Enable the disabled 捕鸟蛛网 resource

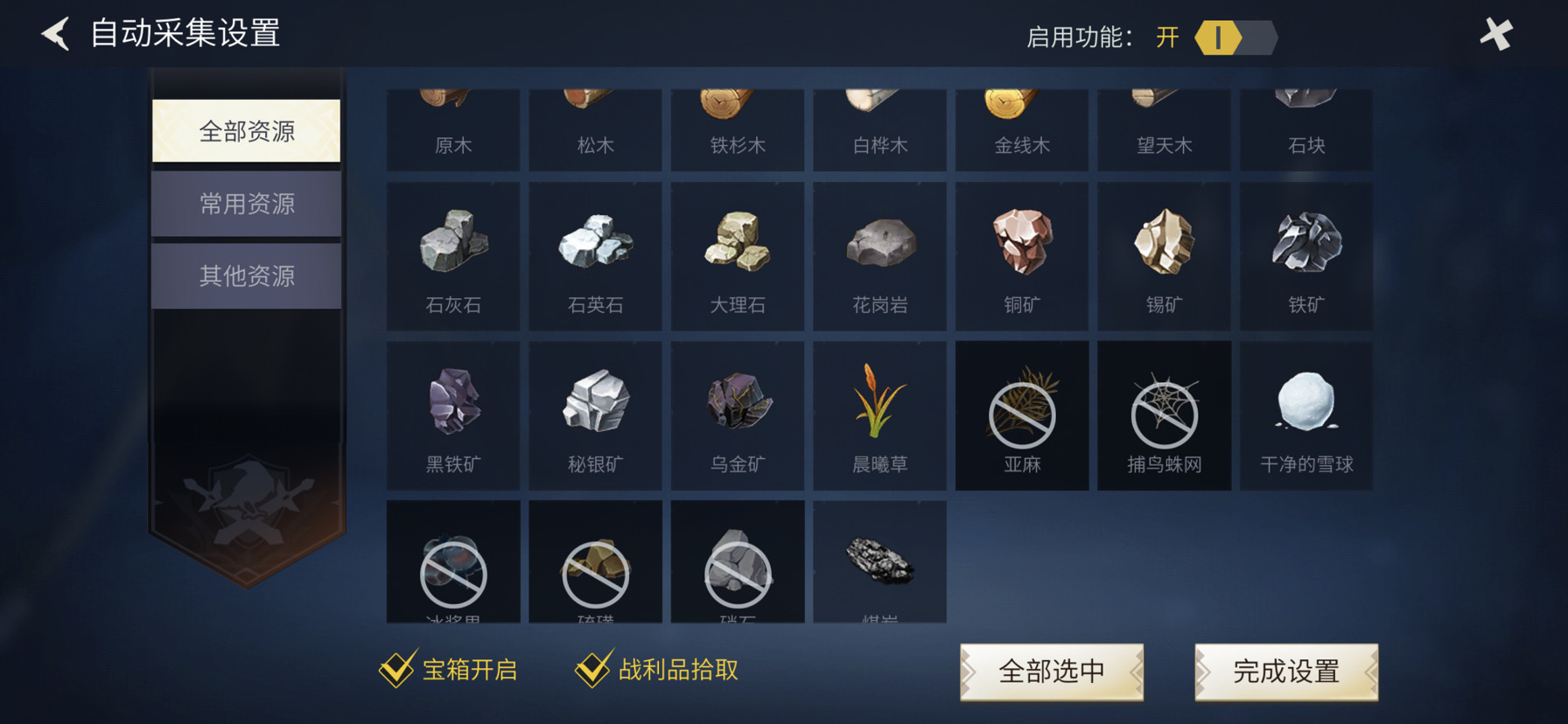pos(1164,415)
